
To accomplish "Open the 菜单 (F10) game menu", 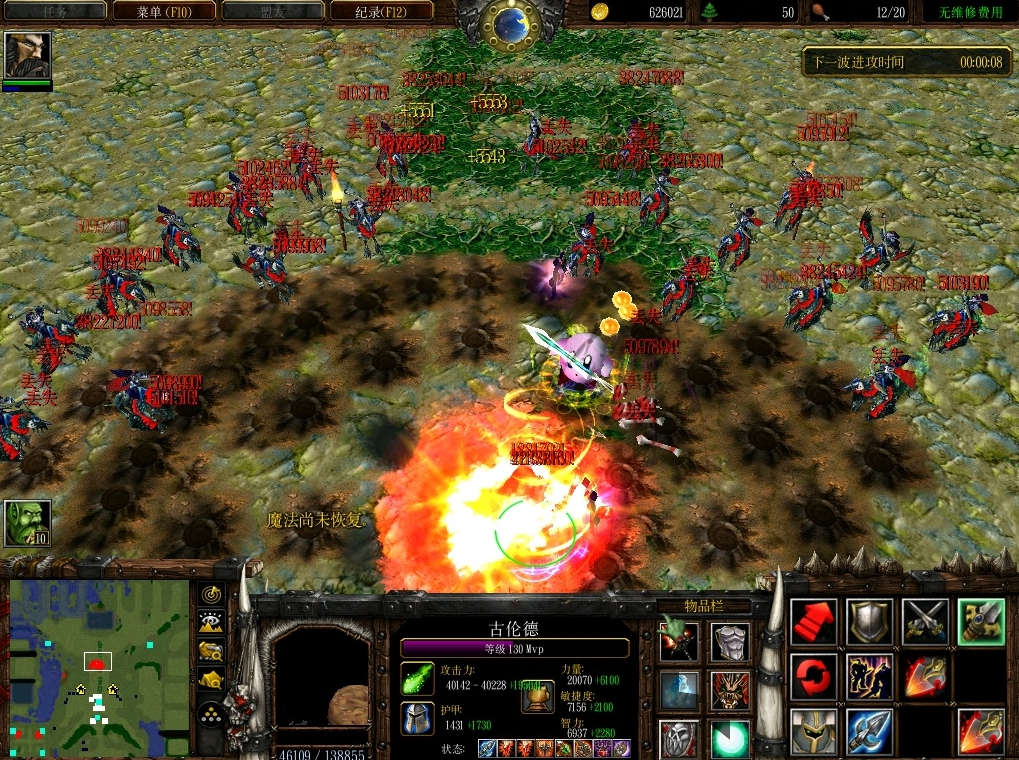I will coord(164,12).
